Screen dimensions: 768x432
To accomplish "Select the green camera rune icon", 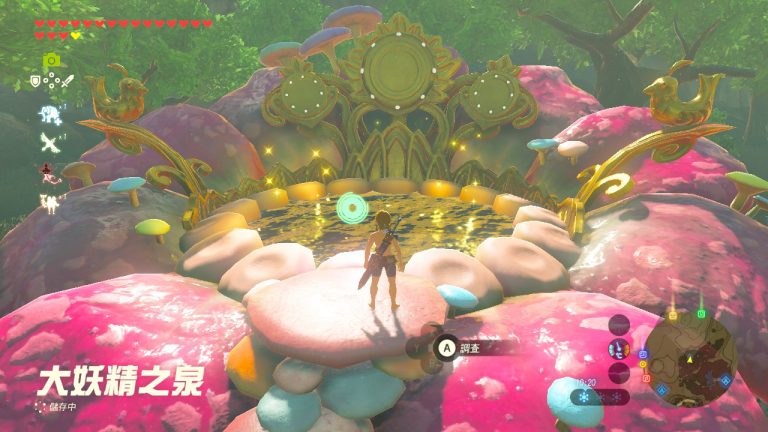I will click(x=49, y=61).
